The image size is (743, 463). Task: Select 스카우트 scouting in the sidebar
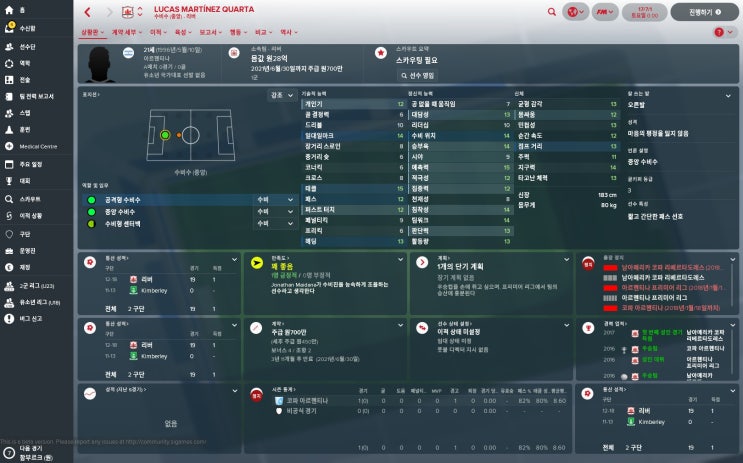coord(28,198)
